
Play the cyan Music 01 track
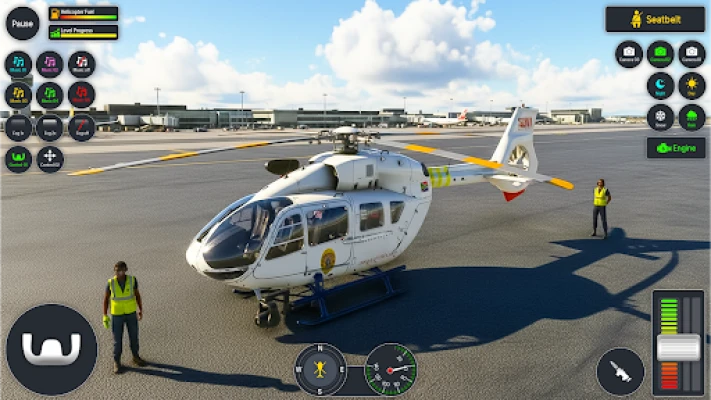[18, 64]
